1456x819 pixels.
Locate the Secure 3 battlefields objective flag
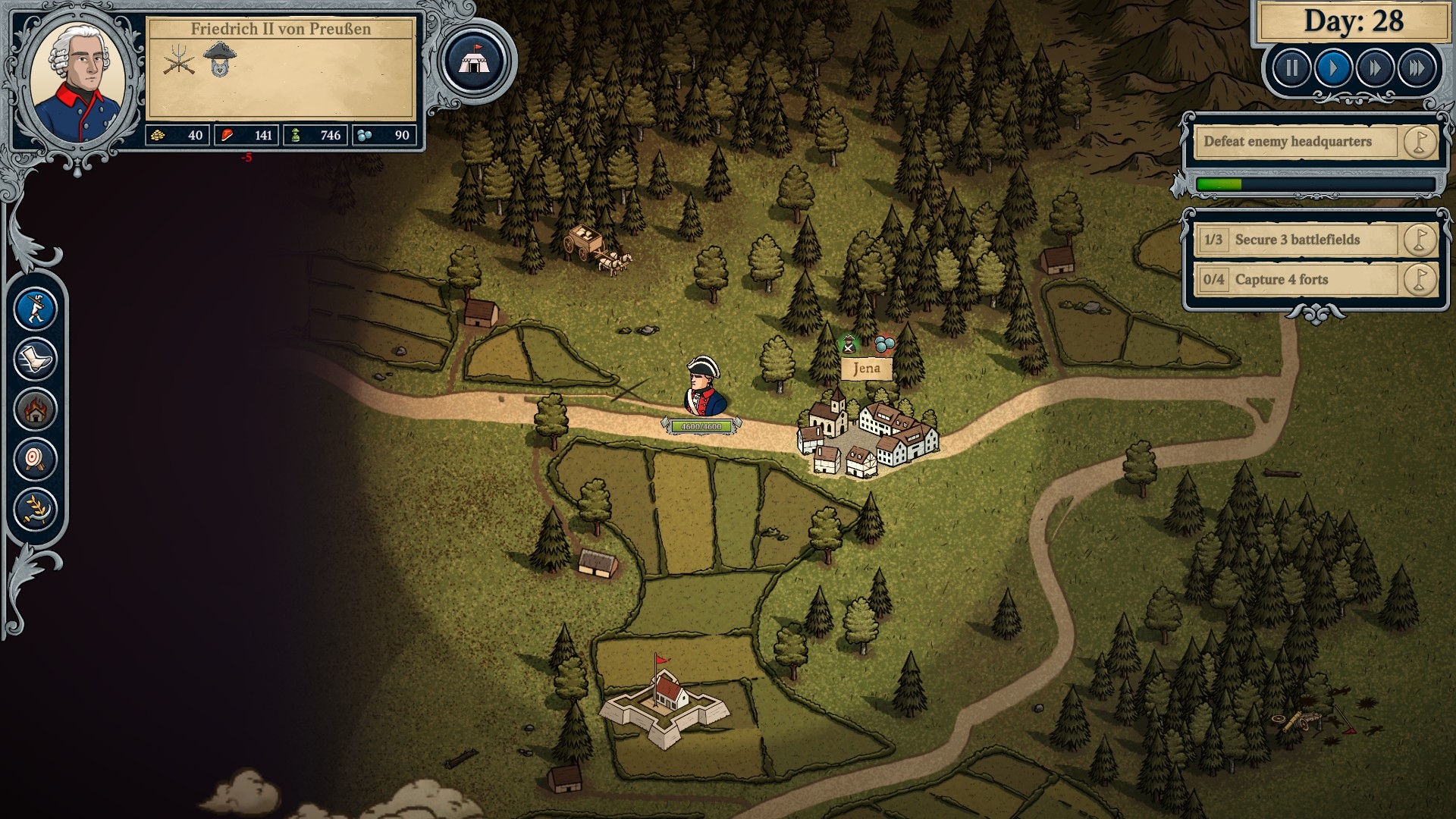click(1419, 240)
